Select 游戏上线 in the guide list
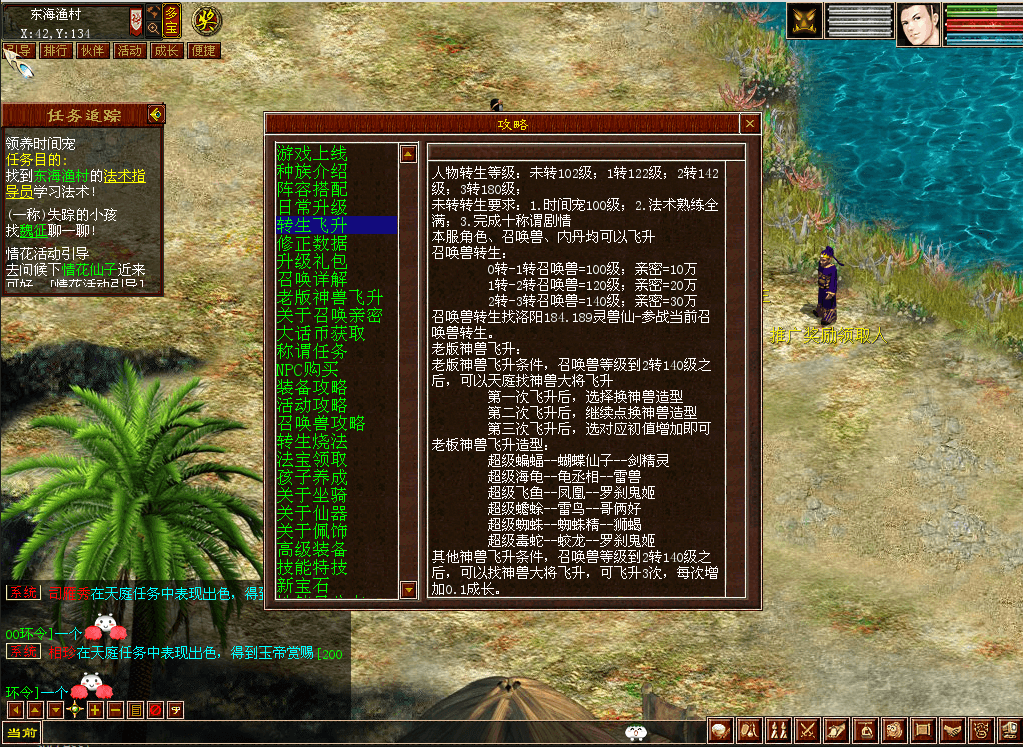The height and width of the screenshot is (747, 1023). click(x=312, y=154)
